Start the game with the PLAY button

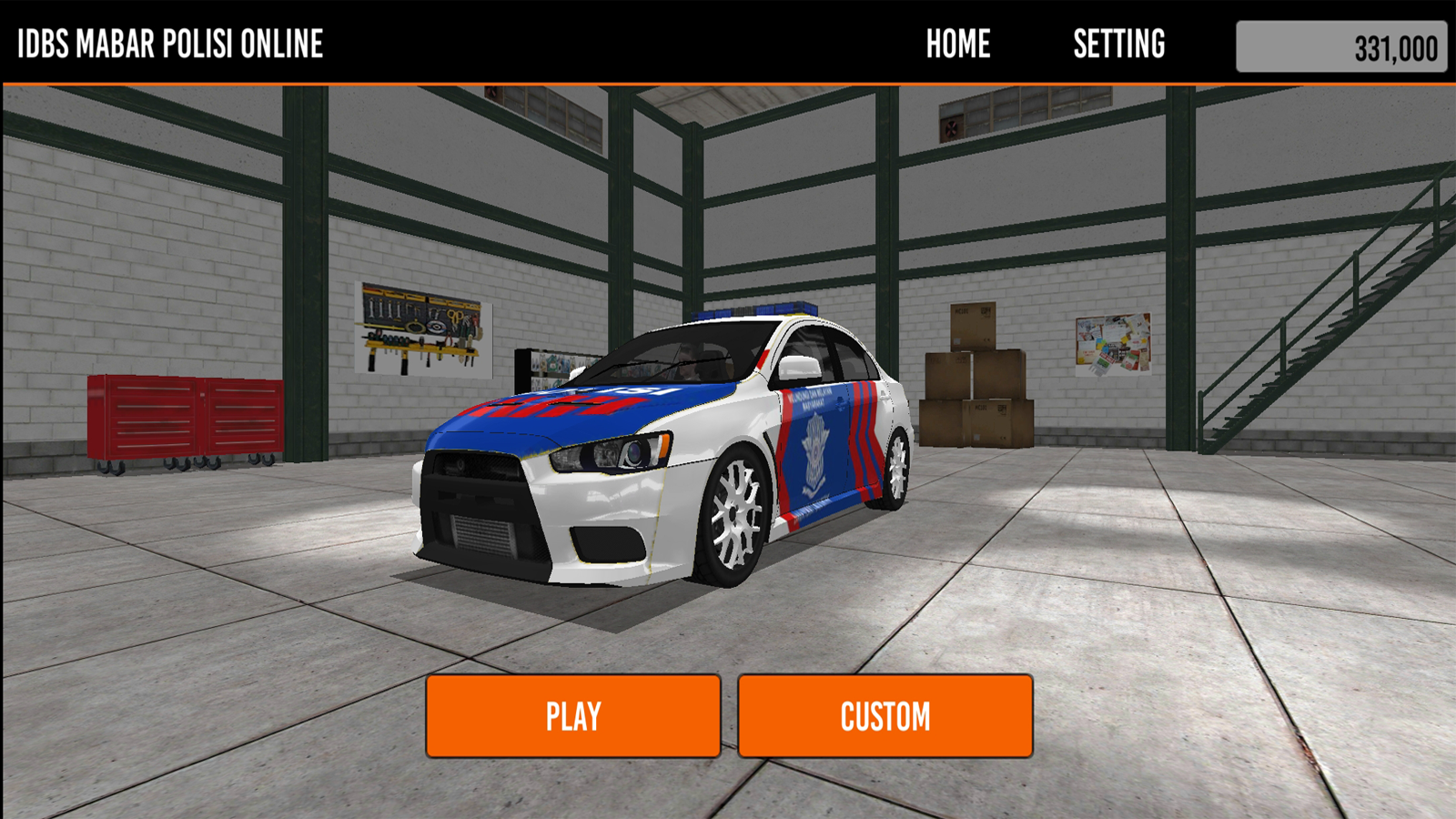pyautogui.click(x=573, y=716)
